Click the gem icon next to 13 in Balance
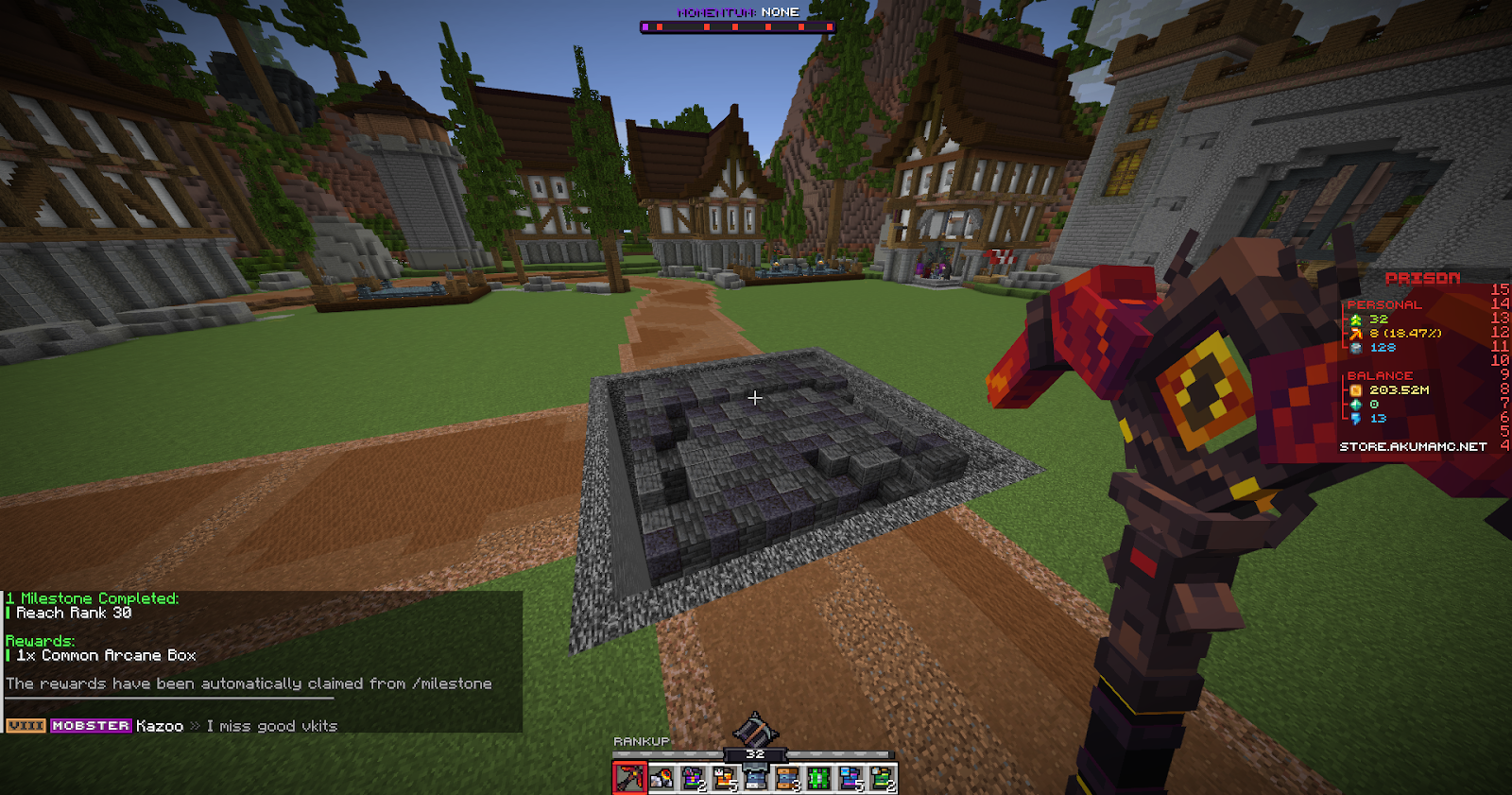Screen dimensions: 1512x795 point(1355,419)
